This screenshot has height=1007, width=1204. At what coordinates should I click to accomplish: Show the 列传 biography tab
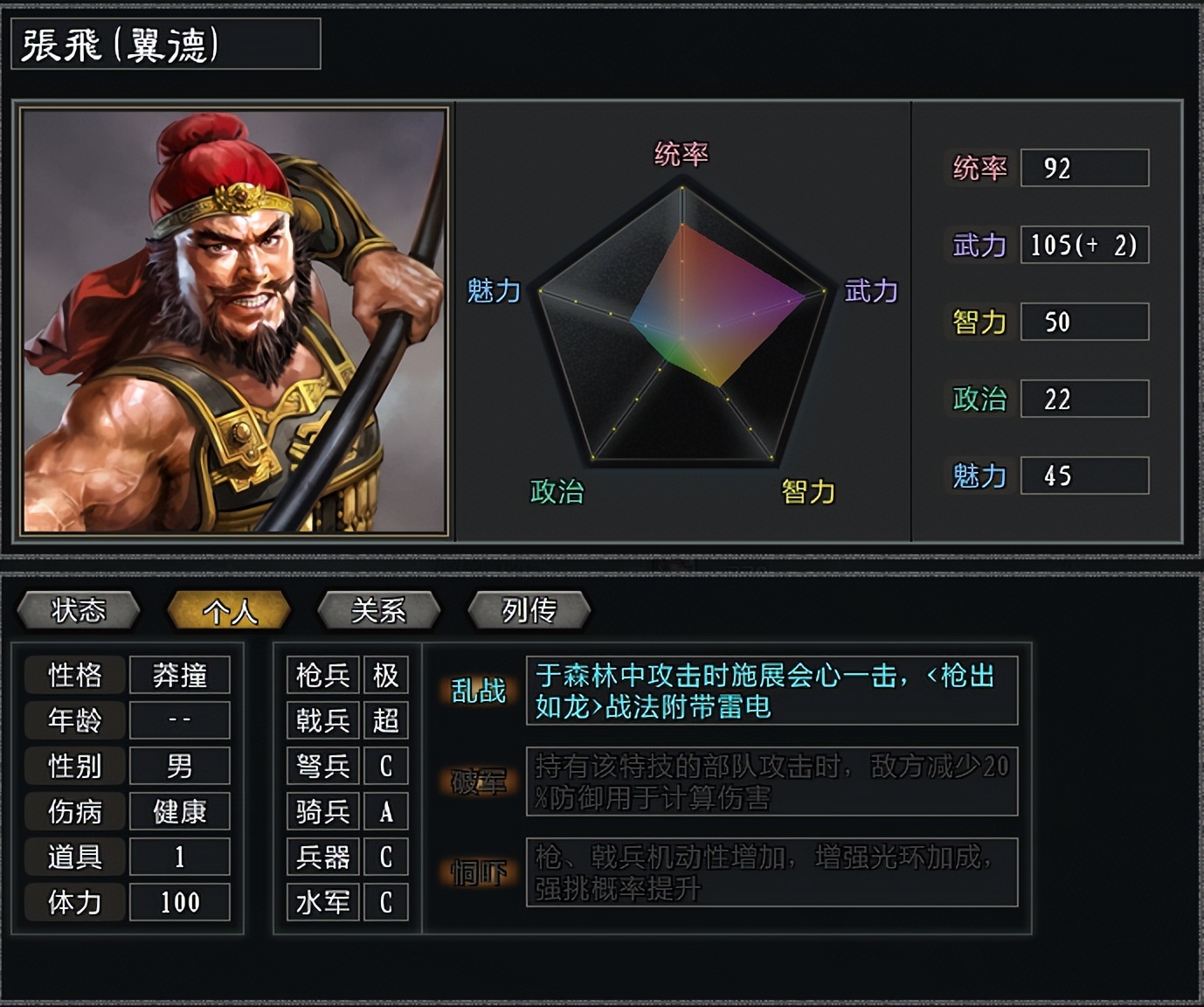click(529, 610)
